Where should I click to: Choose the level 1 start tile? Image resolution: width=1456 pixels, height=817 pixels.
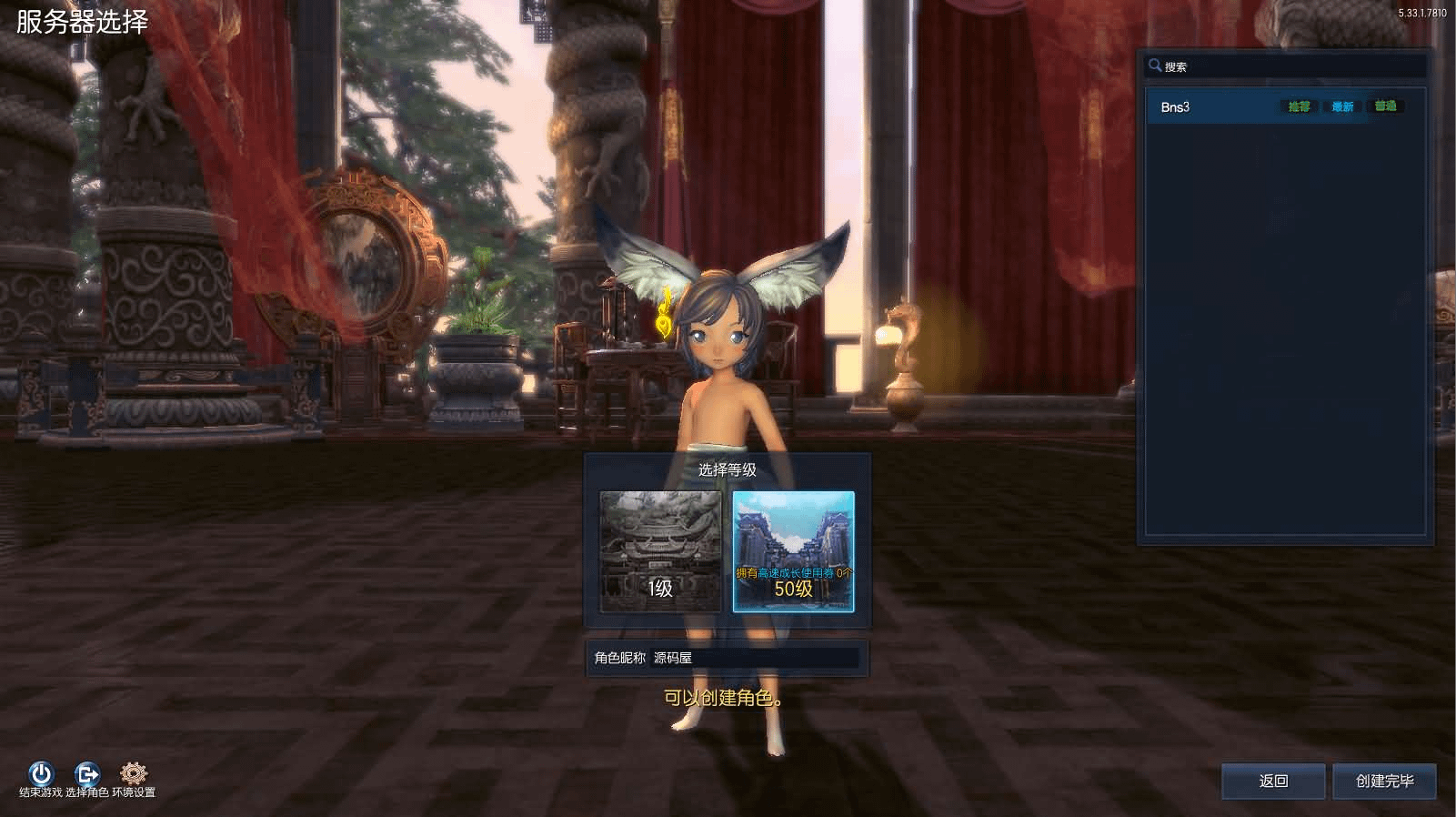coord(660,551)
